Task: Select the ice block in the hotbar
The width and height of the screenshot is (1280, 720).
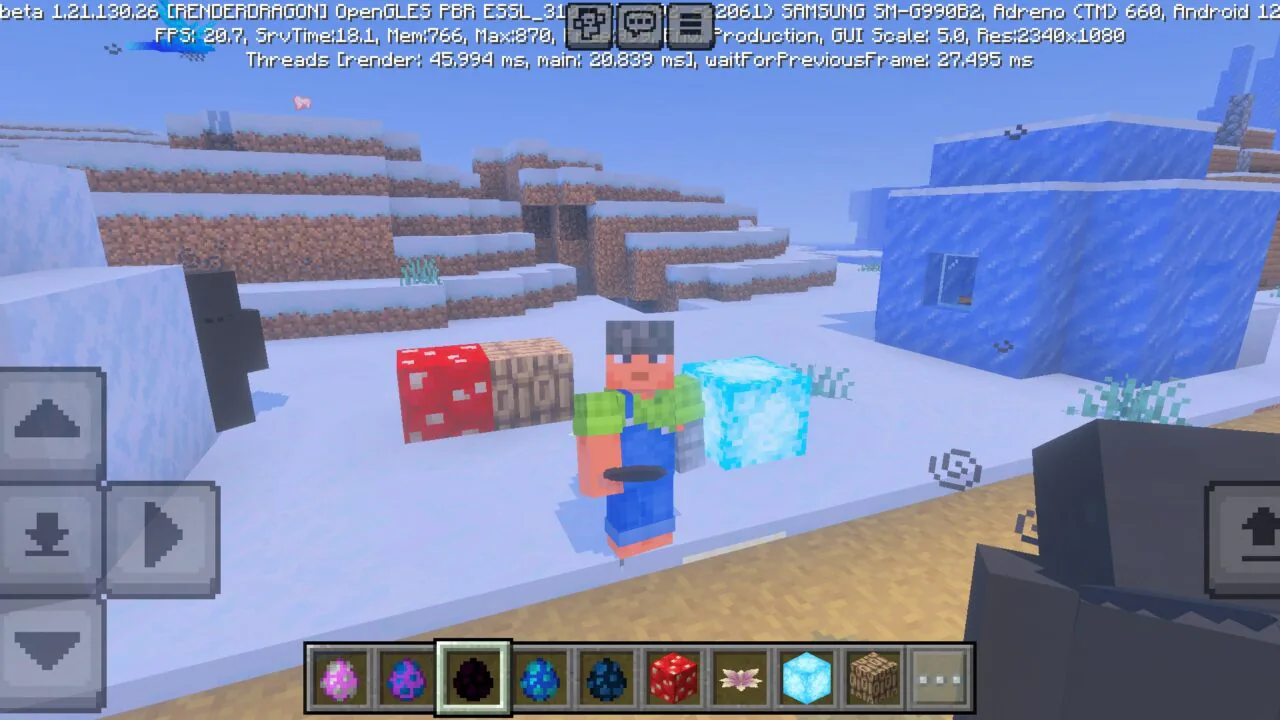Action: click(x=806, y=680)
